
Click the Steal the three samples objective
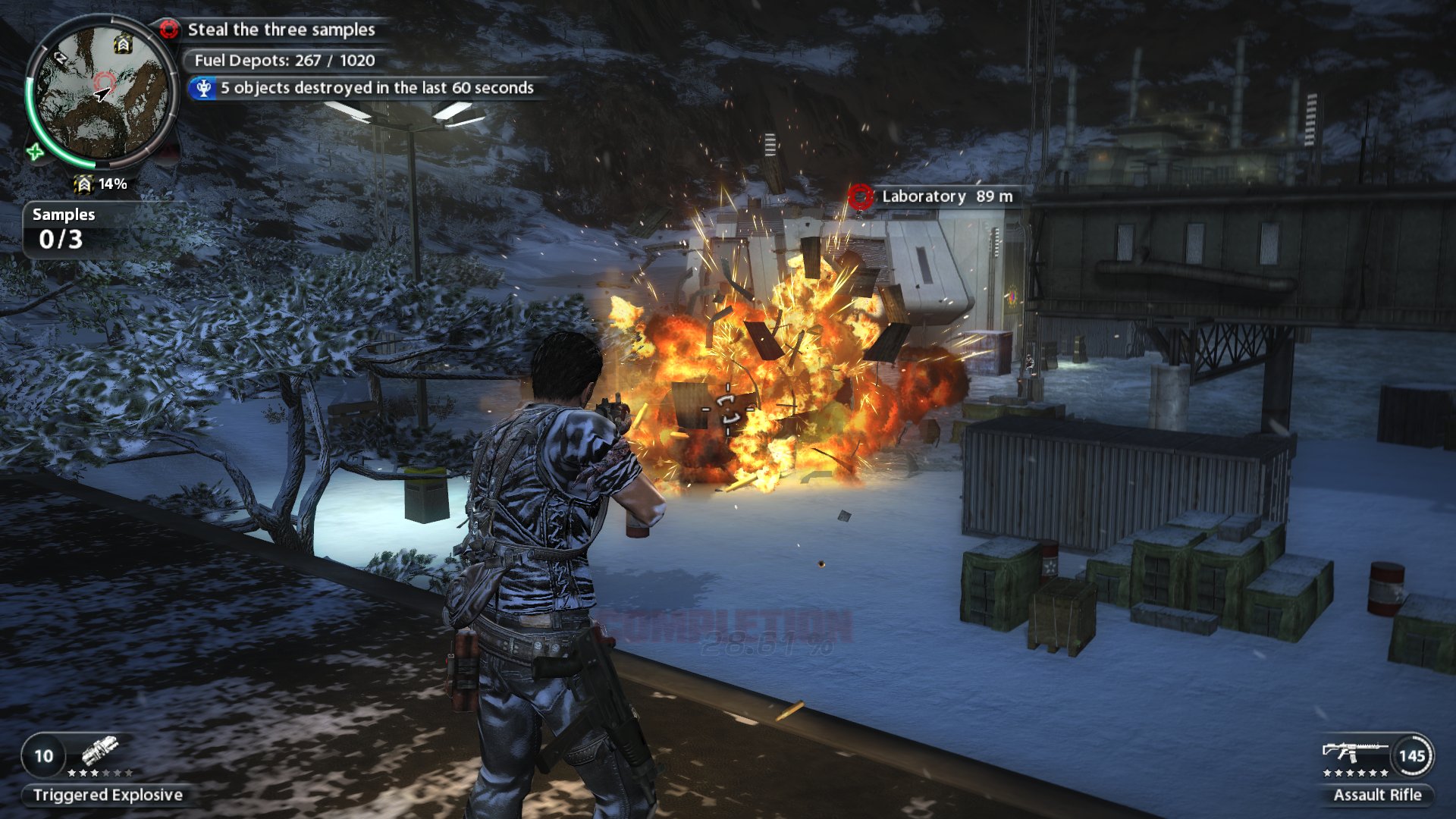(281, 30)
